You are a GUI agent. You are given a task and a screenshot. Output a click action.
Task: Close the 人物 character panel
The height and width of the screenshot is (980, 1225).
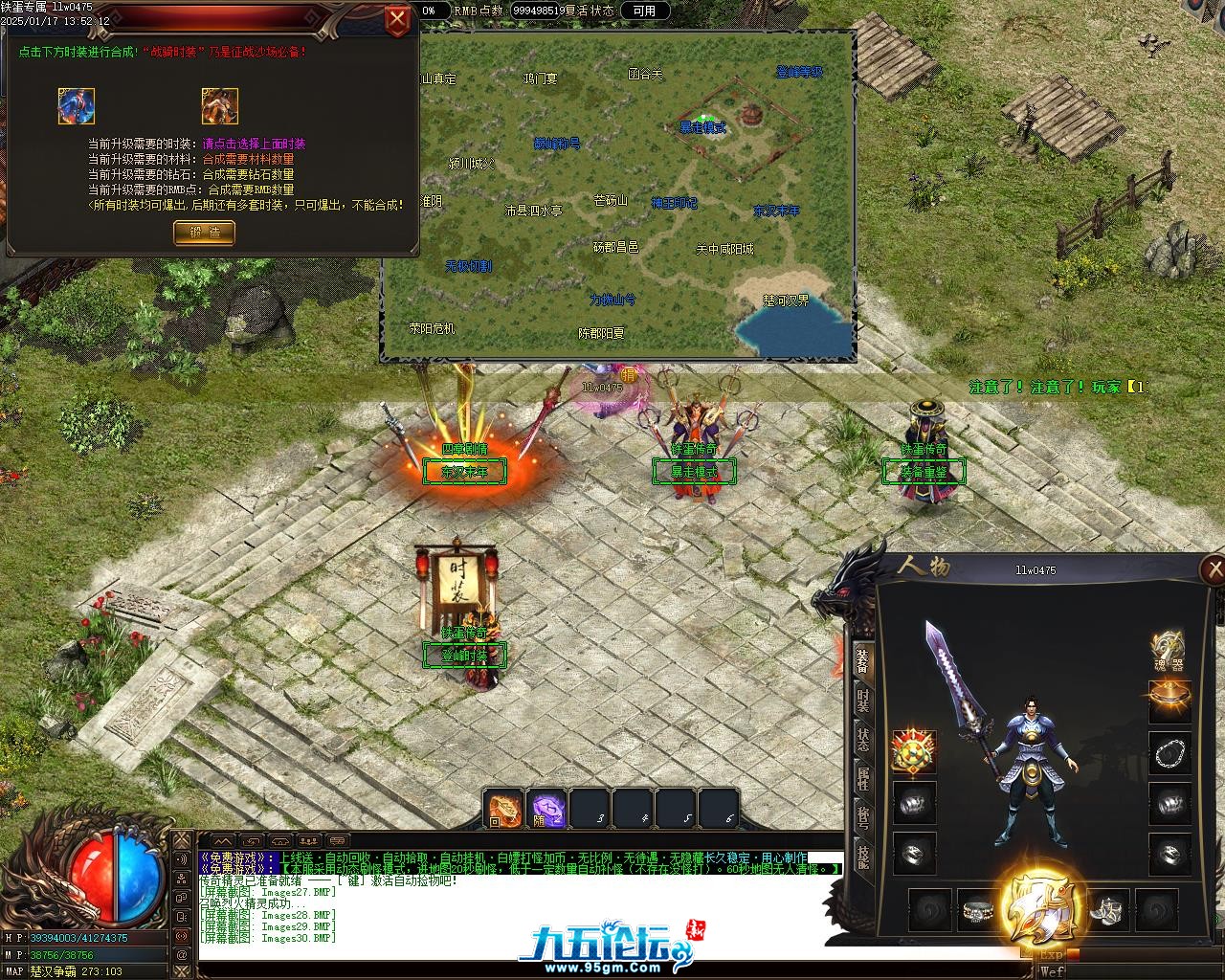tap(1214, 570)
